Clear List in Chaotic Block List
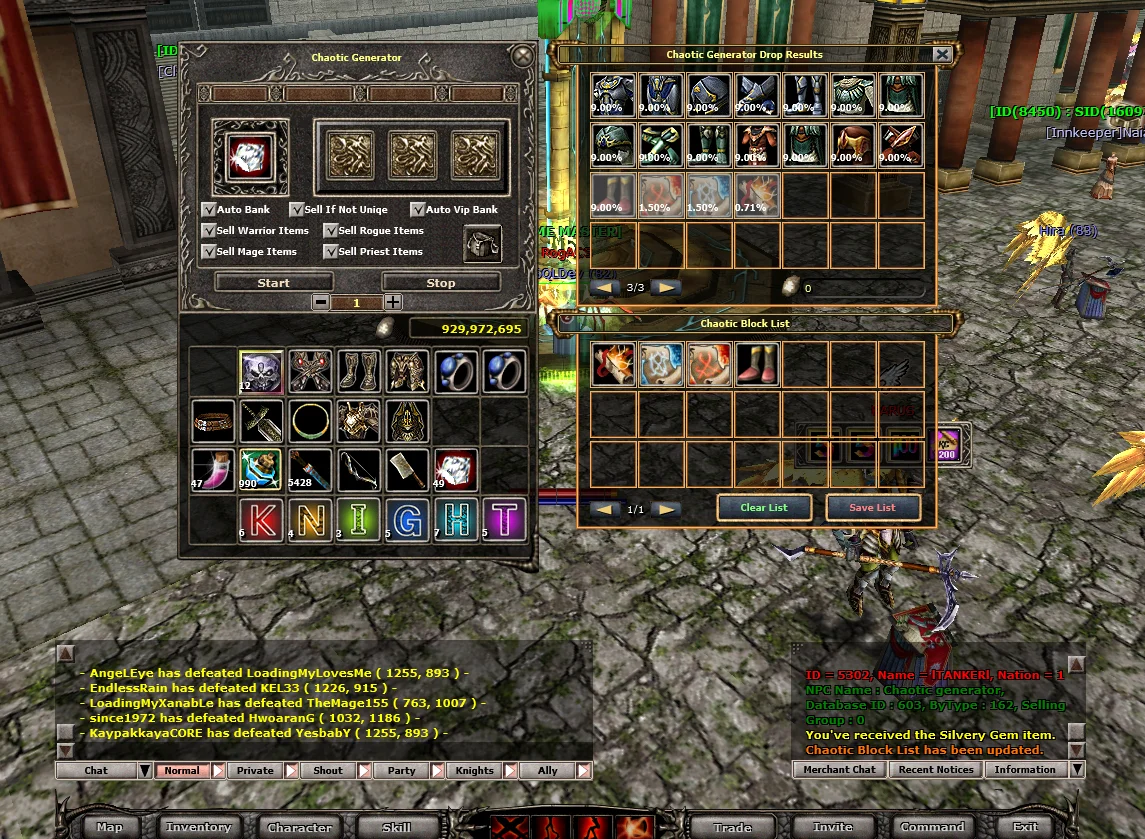This screenshot has height=839, width=1145. click(764, 508)
